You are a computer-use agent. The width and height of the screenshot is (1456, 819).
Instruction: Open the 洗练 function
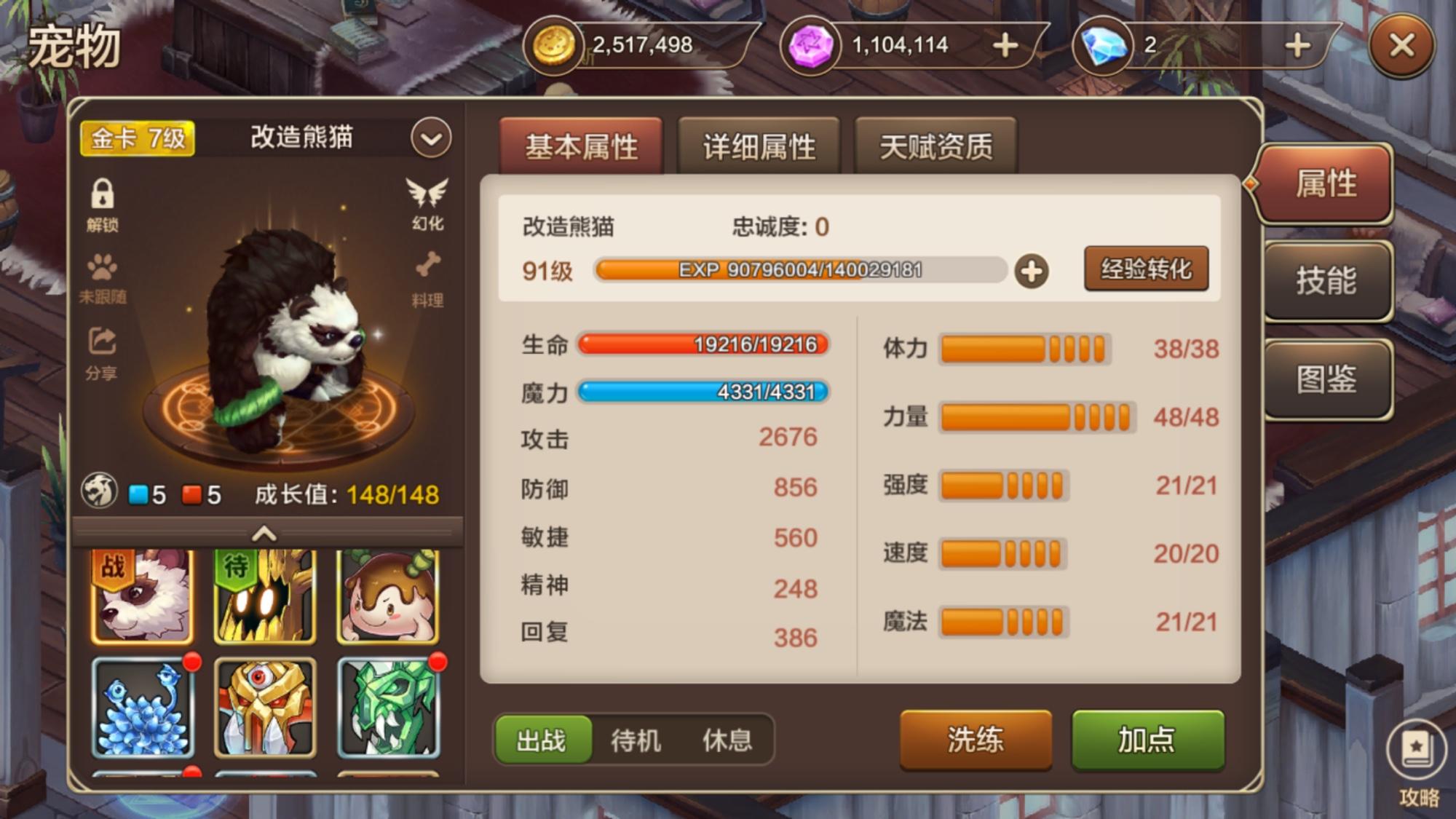(x=976, y=740)
